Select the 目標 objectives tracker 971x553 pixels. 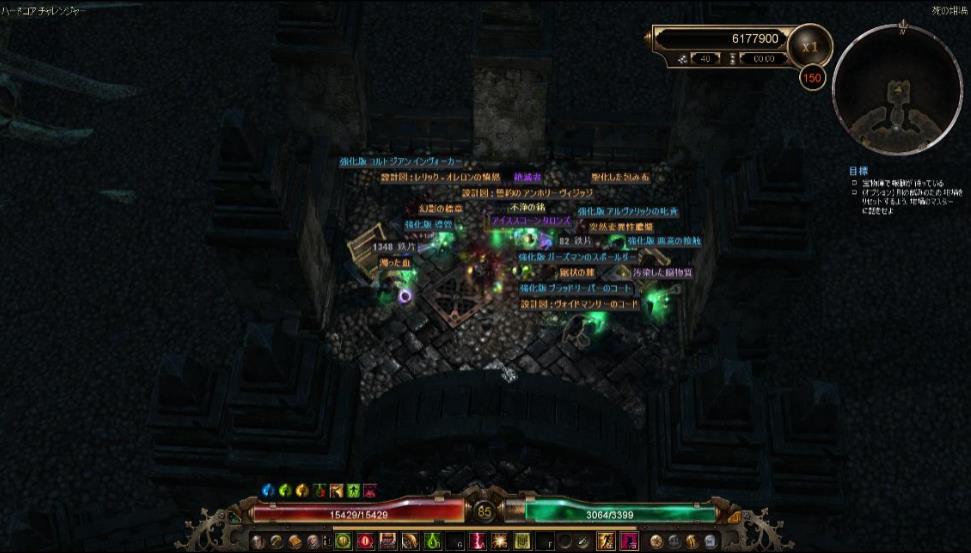point(857,170)
